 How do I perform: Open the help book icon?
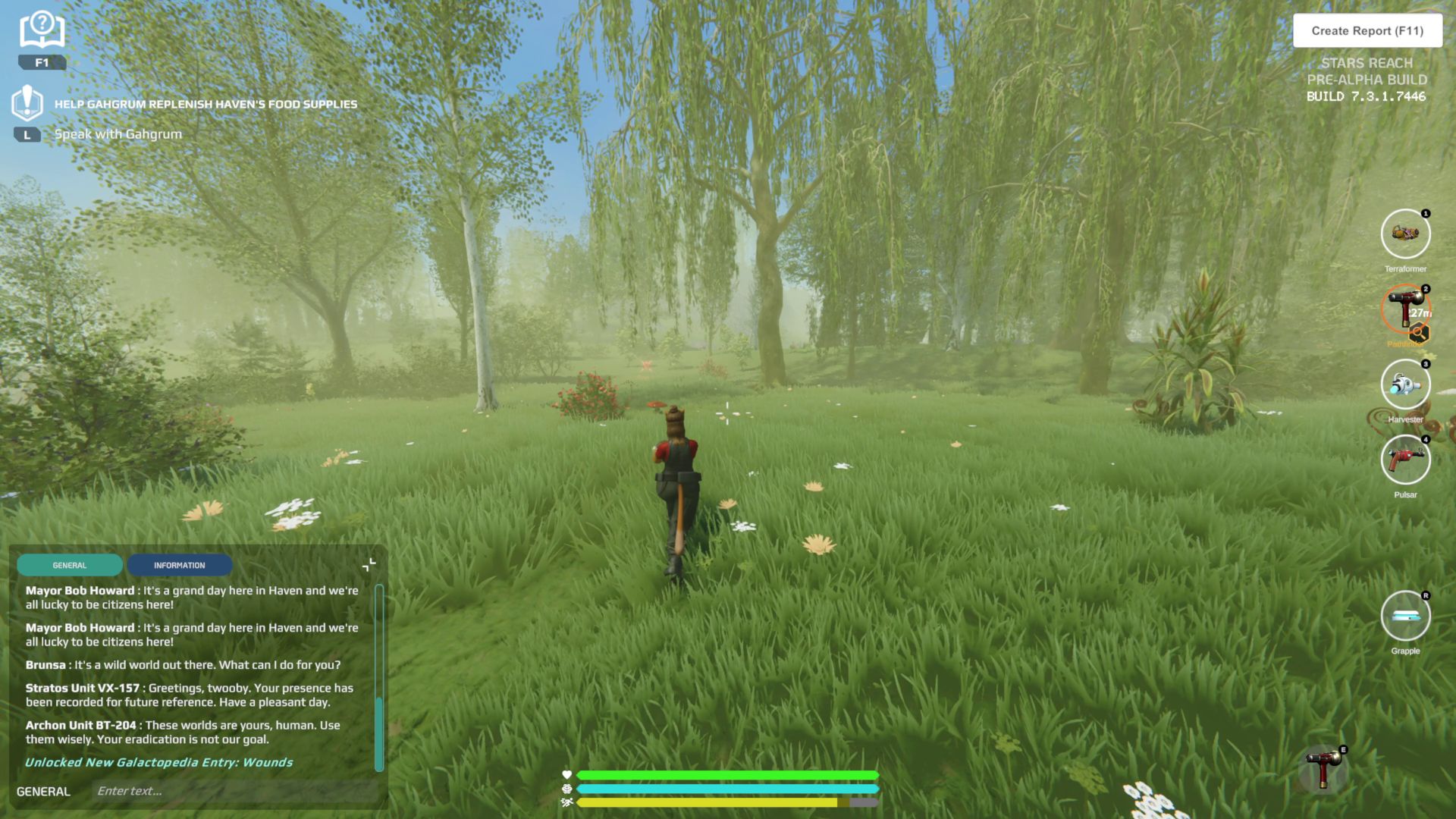(x=42, y=31)
